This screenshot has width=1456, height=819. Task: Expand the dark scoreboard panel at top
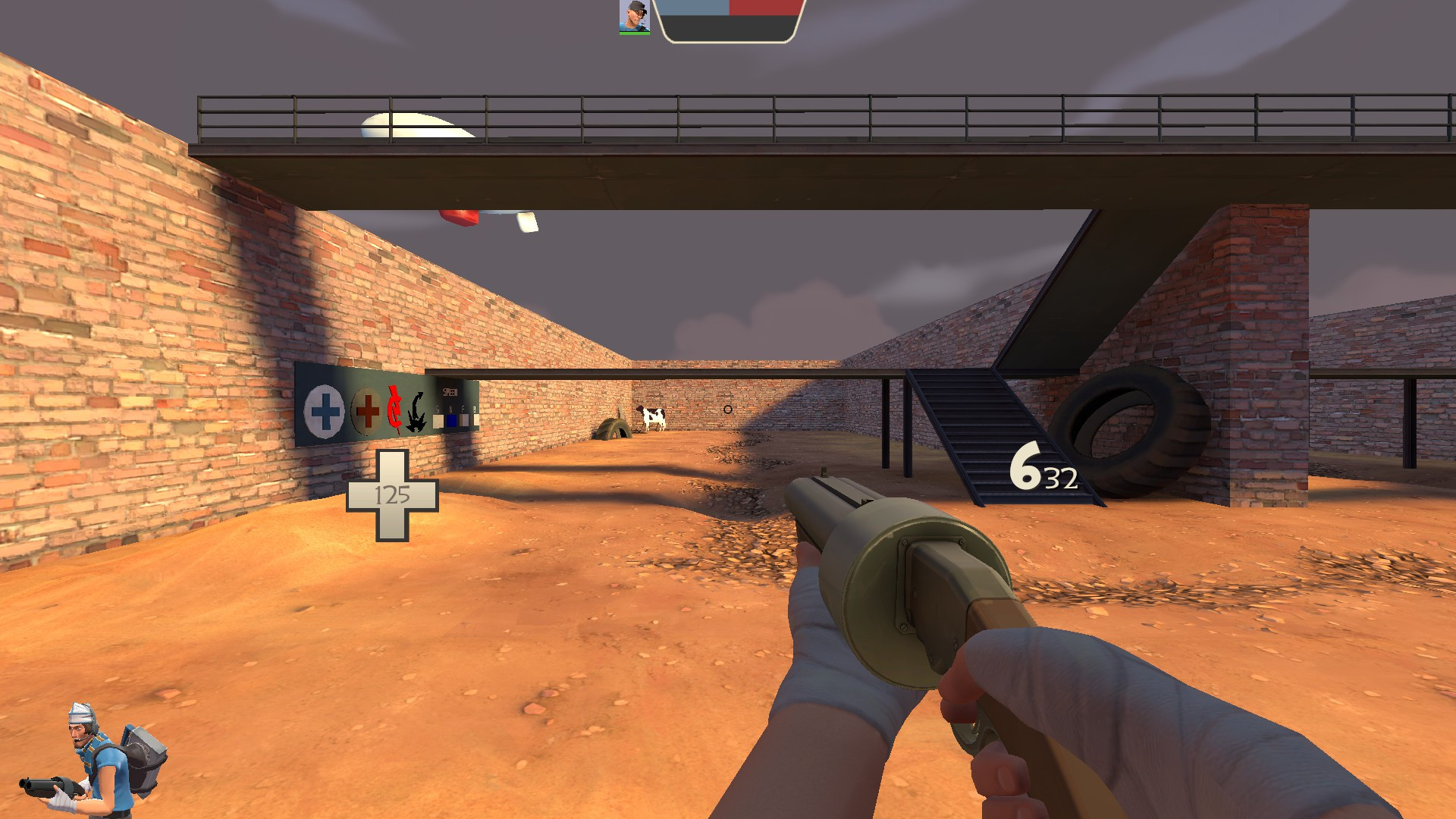[x=728, y=30]
